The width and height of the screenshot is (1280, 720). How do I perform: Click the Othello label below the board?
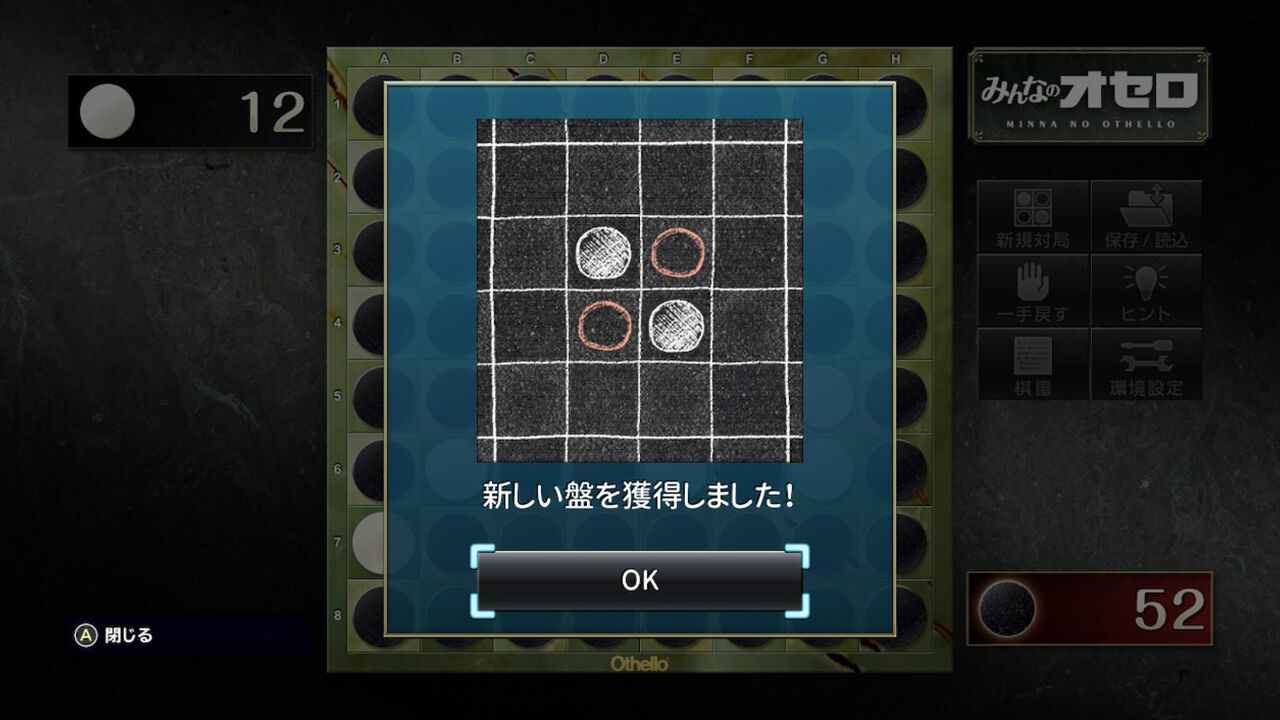coord(640,662)
